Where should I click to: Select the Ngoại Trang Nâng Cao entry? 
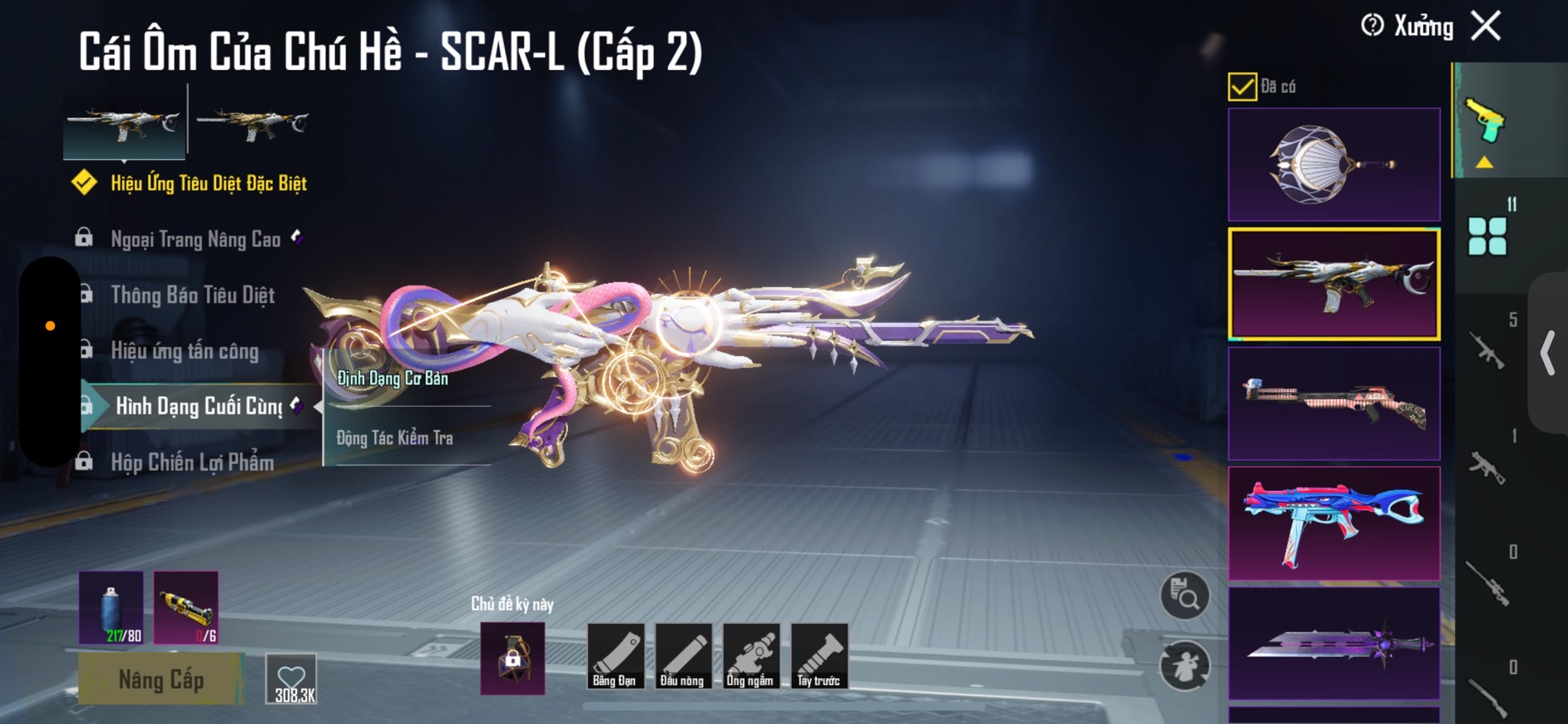[x=195, y=240]
